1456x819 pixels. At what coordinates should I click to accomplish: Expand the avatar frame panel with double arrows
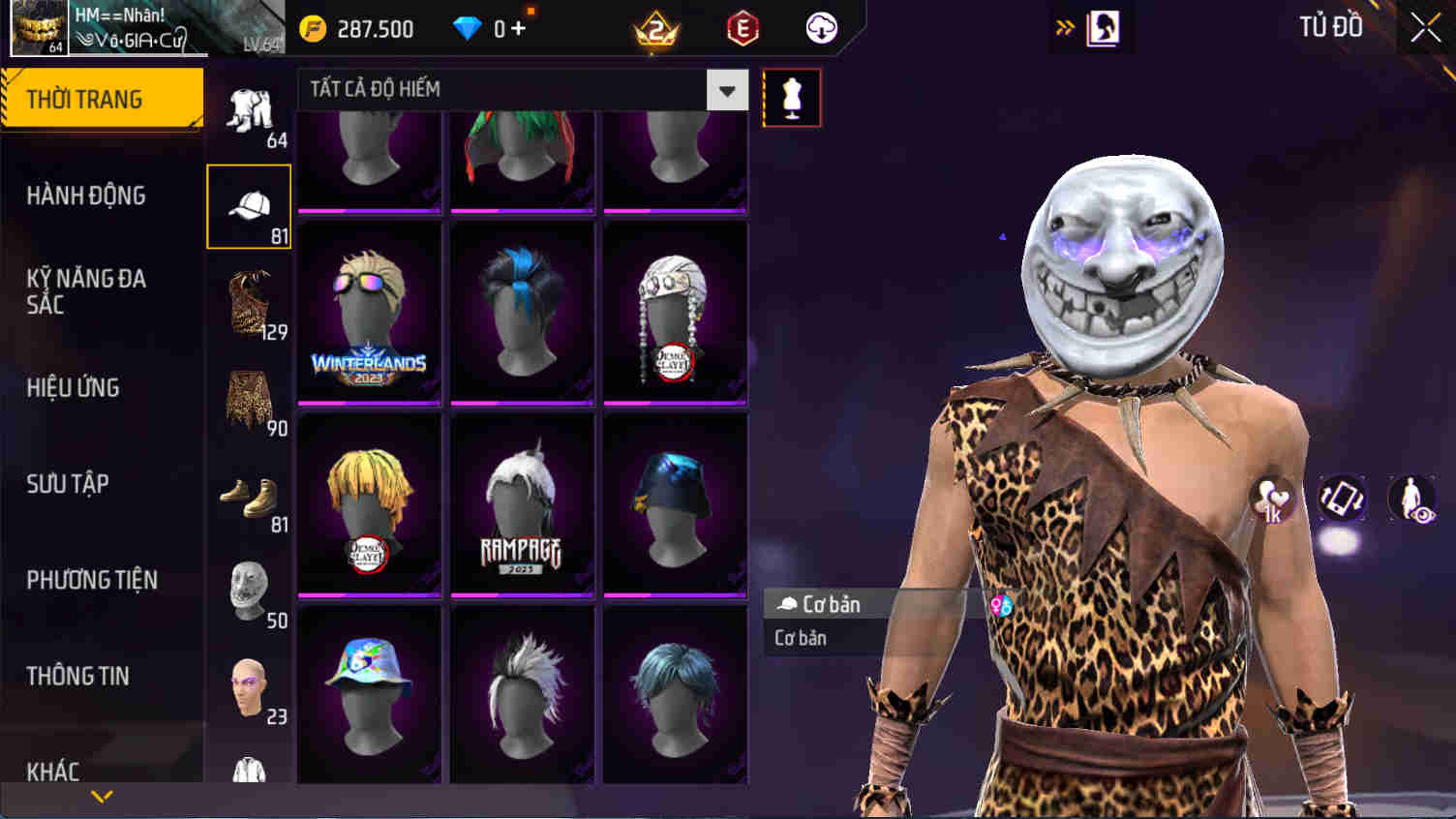coord(1065,28)
